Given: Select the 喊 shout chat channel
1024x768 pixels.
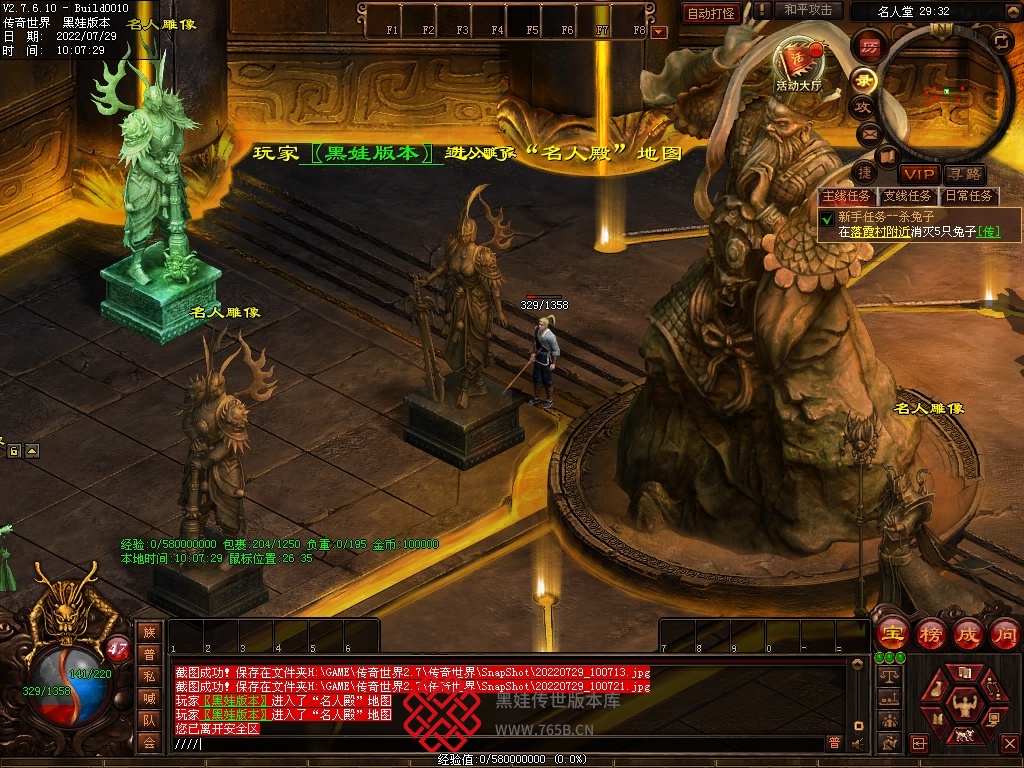Looking at the screenshot, I should (149, 698).
